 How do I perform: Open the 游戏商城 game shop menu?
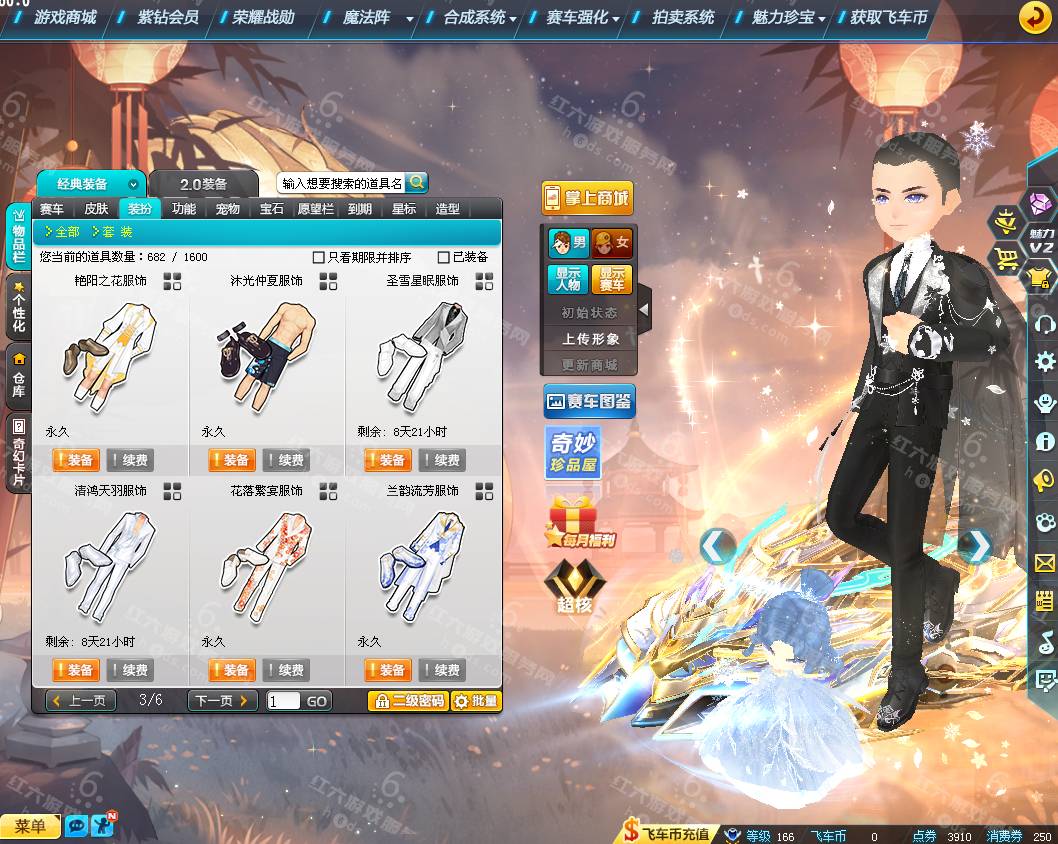64,17
